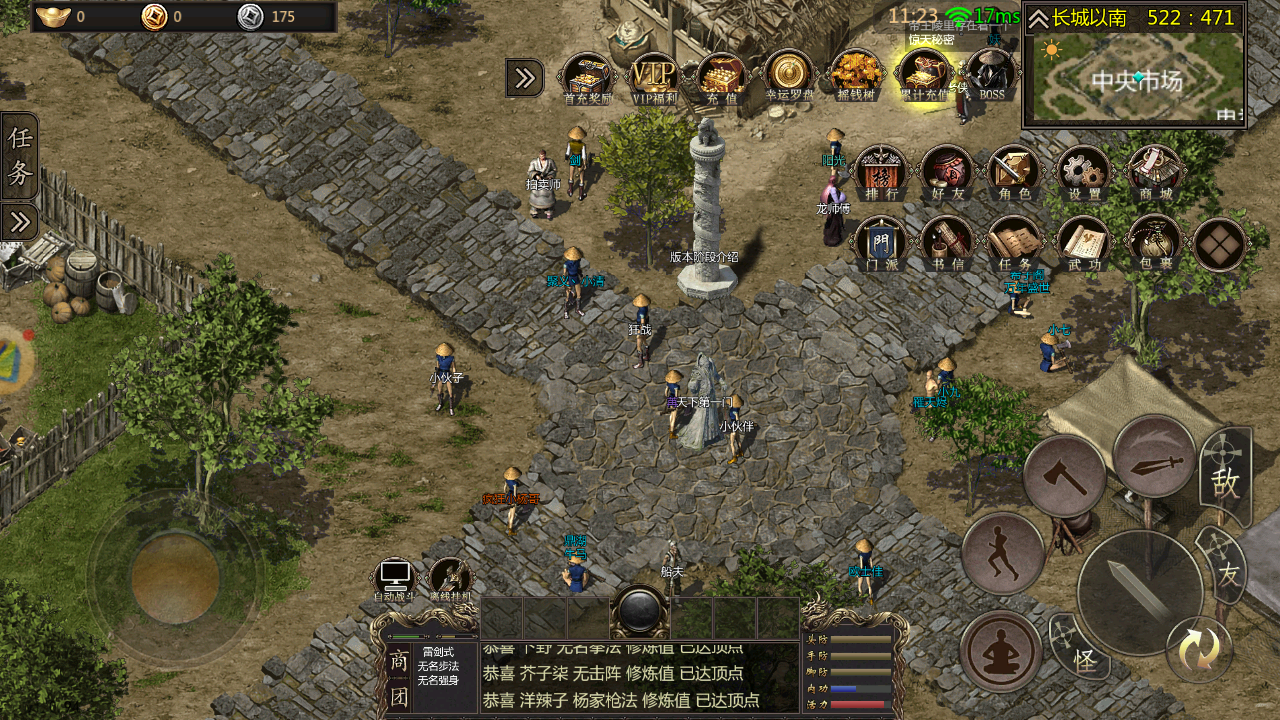Screen dimensions: 1280x720
Task: Open the 角色 character sheet
Action: click(1013, 171)
